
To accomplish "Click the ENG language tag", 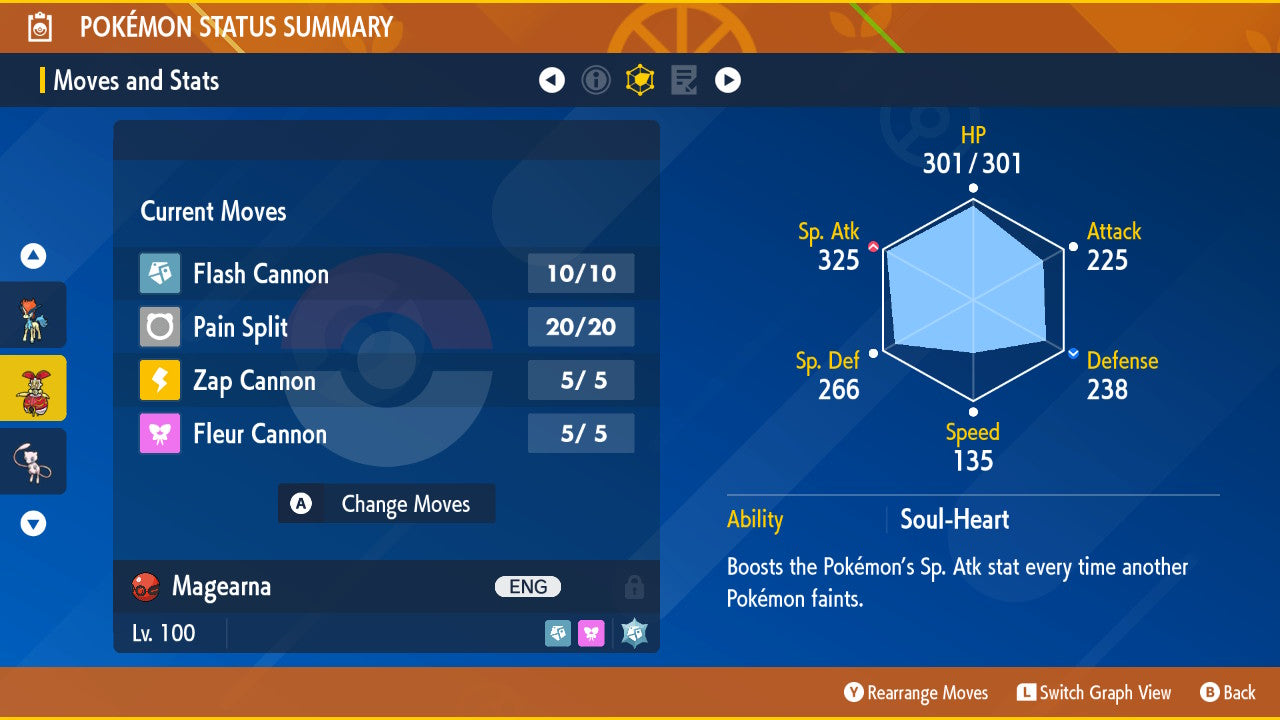I will point(527,587).
